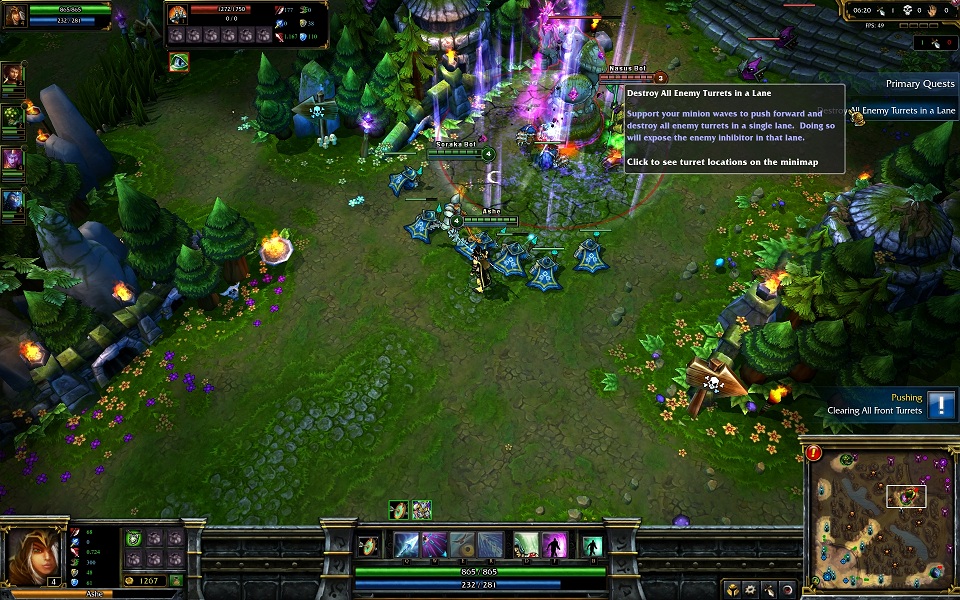
Task: Click the gold cube button beside the minimap
Action: click(733, 588)
